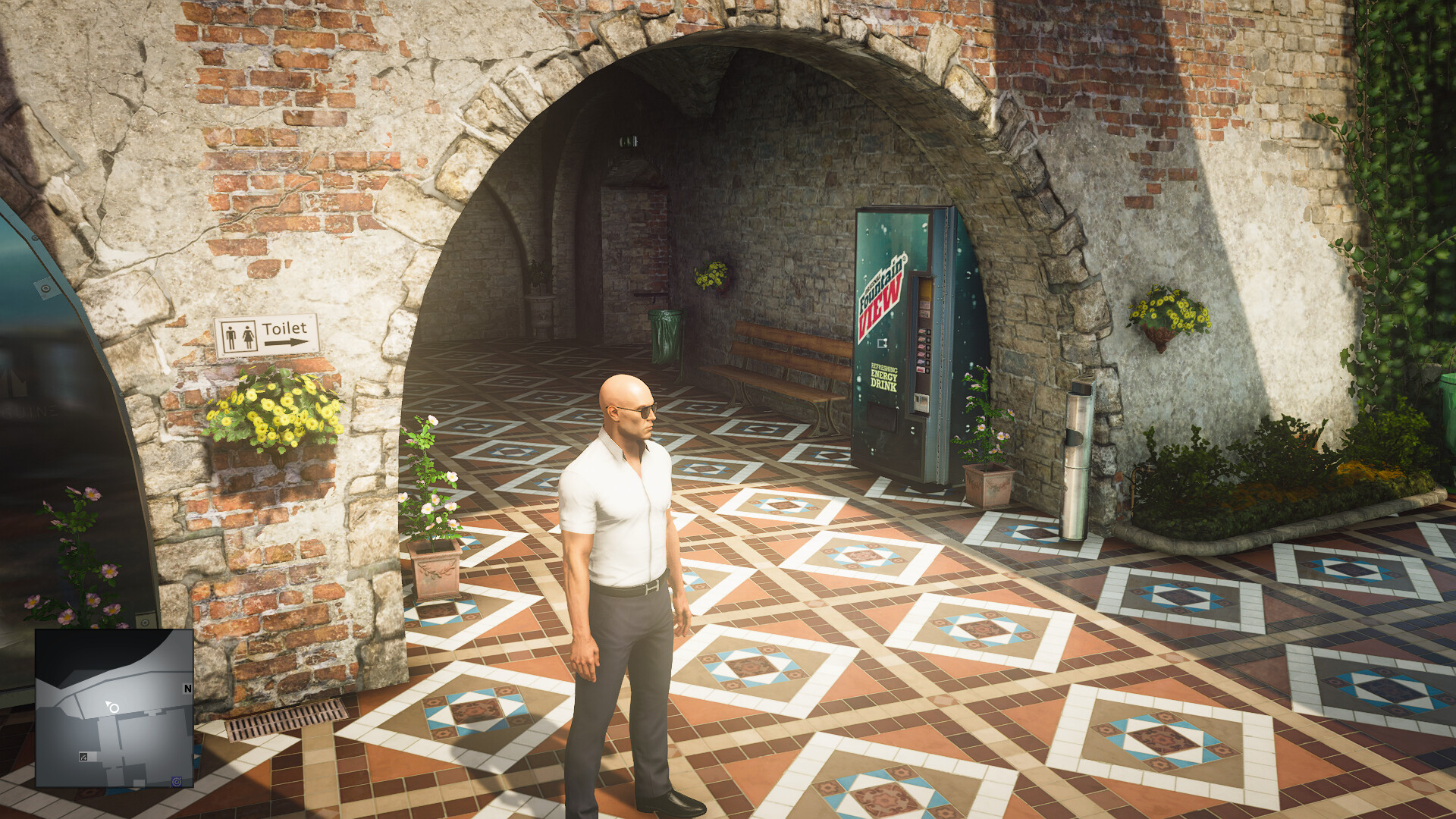Click the stairs marker on the minimap
This screenshot has width=1456, height=819.
pos(83,757)
